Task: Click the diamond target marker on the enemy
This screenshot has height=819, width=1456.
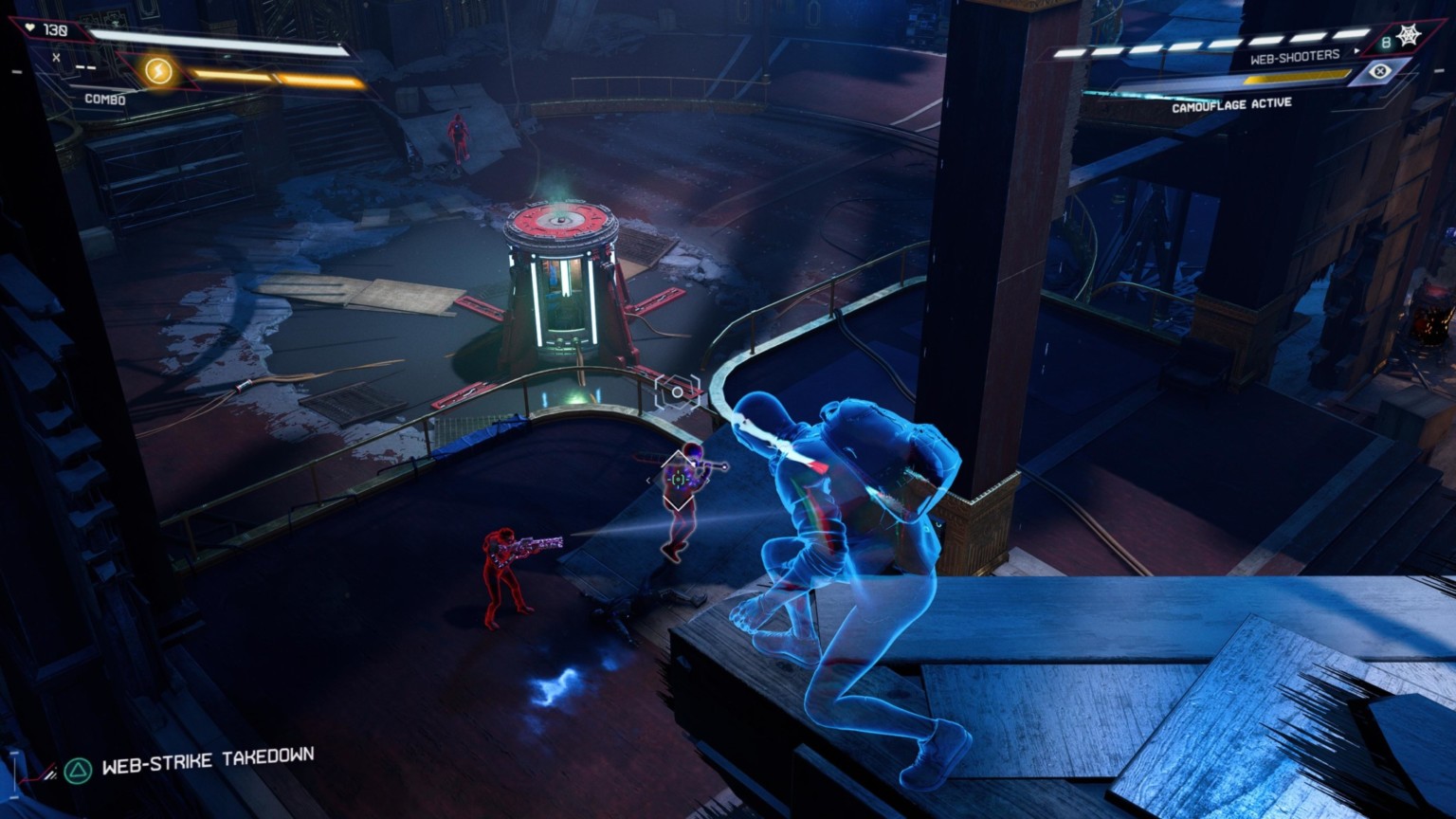Action: [x=679, y=480]
